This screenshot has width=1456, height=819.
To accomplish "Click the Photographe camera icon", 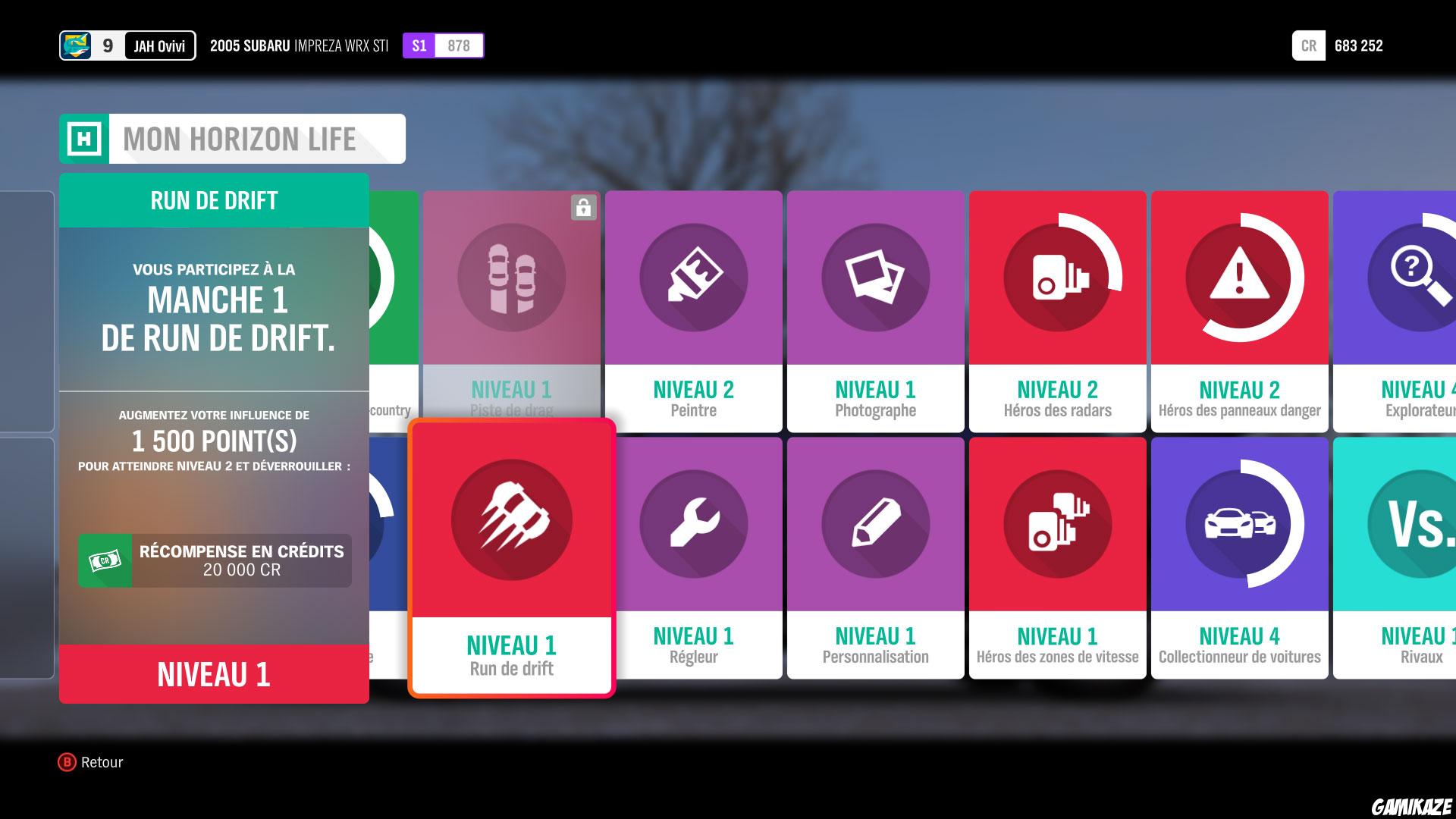I will click(875, 278).
